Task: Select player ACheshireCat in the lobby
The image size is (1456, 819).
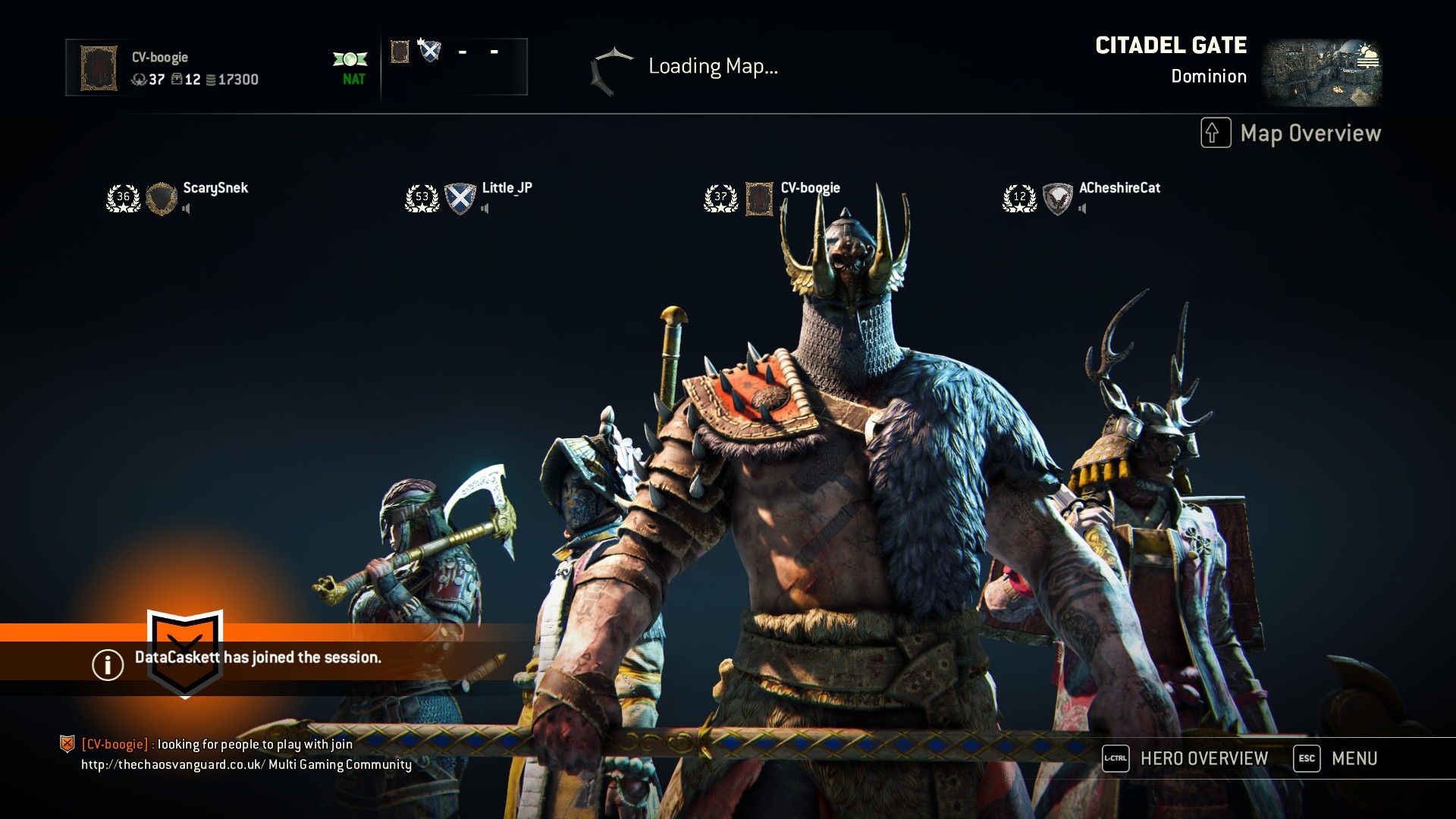Action: point(1119,188)
